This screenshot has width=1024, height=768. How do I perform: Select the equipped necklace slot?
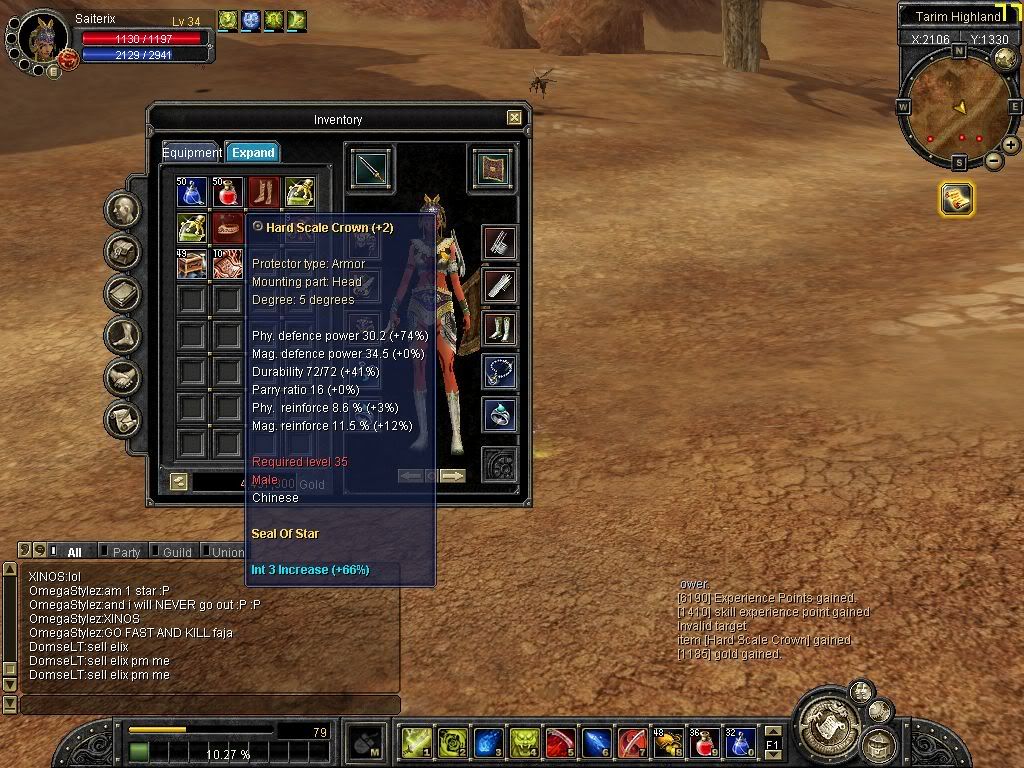pyautogui.click(x=499, y=371)
